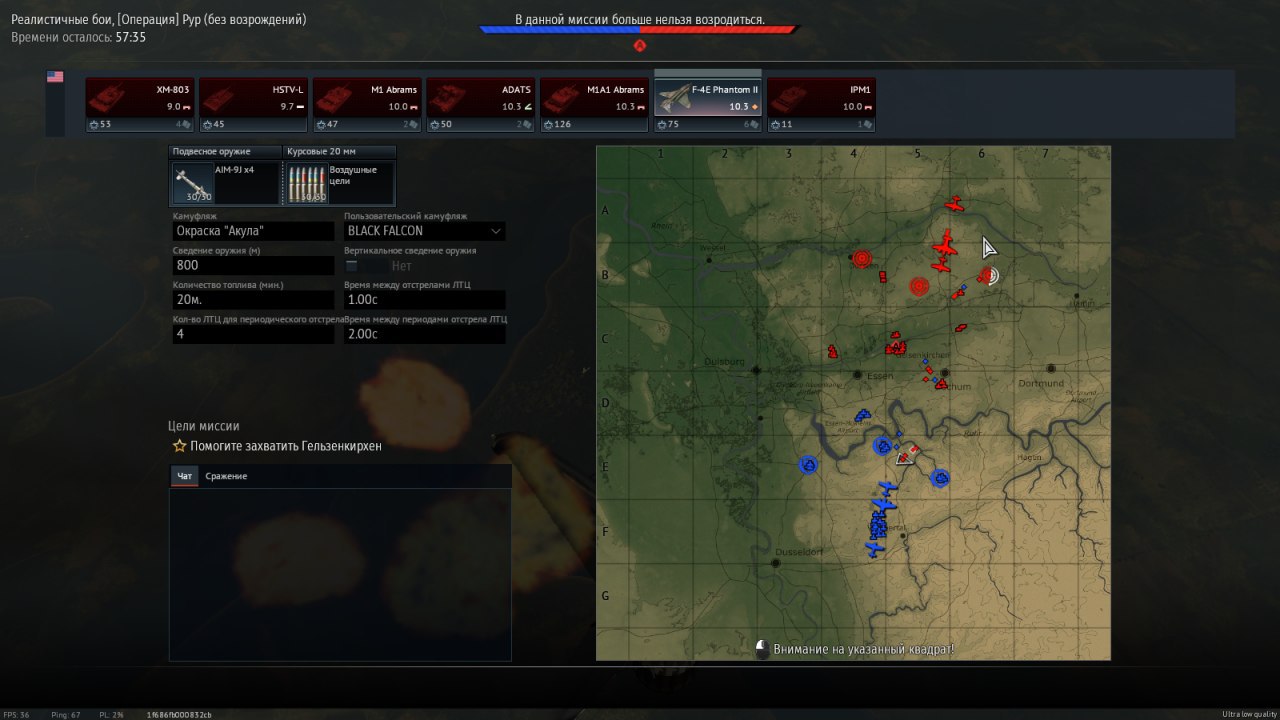Edit the 800 m gun convergence field
The width and height of the screenshot is (1280, 720).
tap(253, 265)
